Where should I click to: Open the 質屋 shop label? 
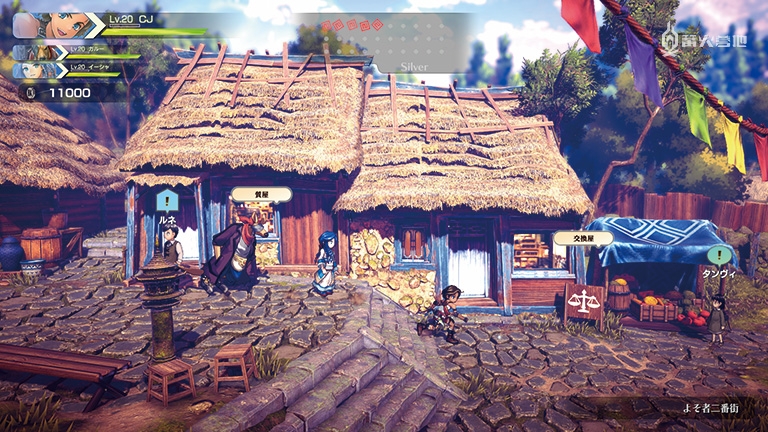pyautogui.click(x=261, y=194)
